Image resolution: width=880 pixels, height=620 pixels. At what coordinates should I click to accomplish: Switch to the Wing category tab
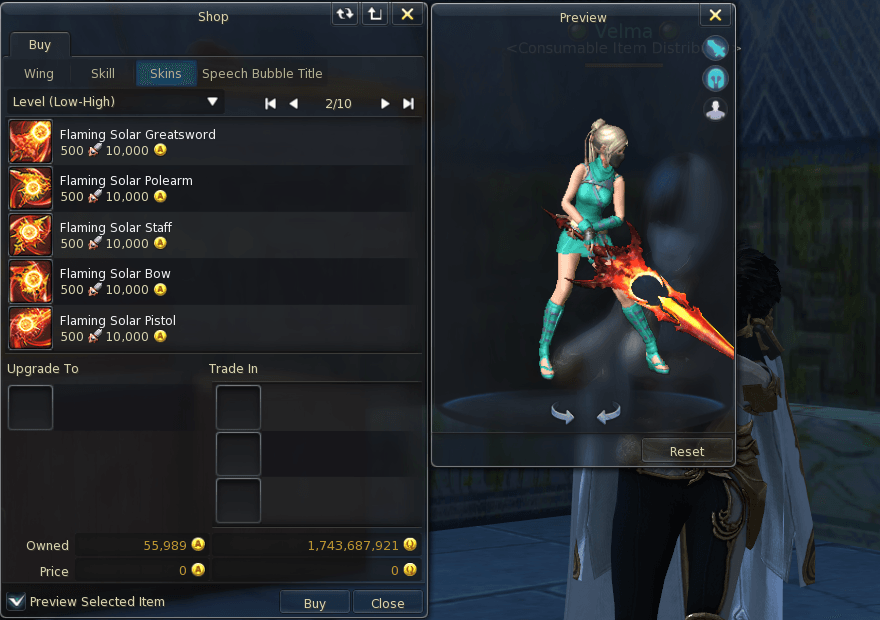(39, 73)
